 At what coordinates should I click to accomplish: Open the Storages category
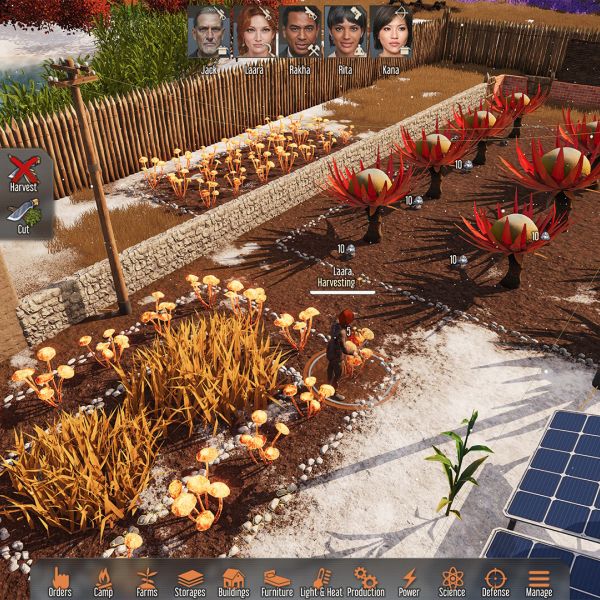point(190,581)
